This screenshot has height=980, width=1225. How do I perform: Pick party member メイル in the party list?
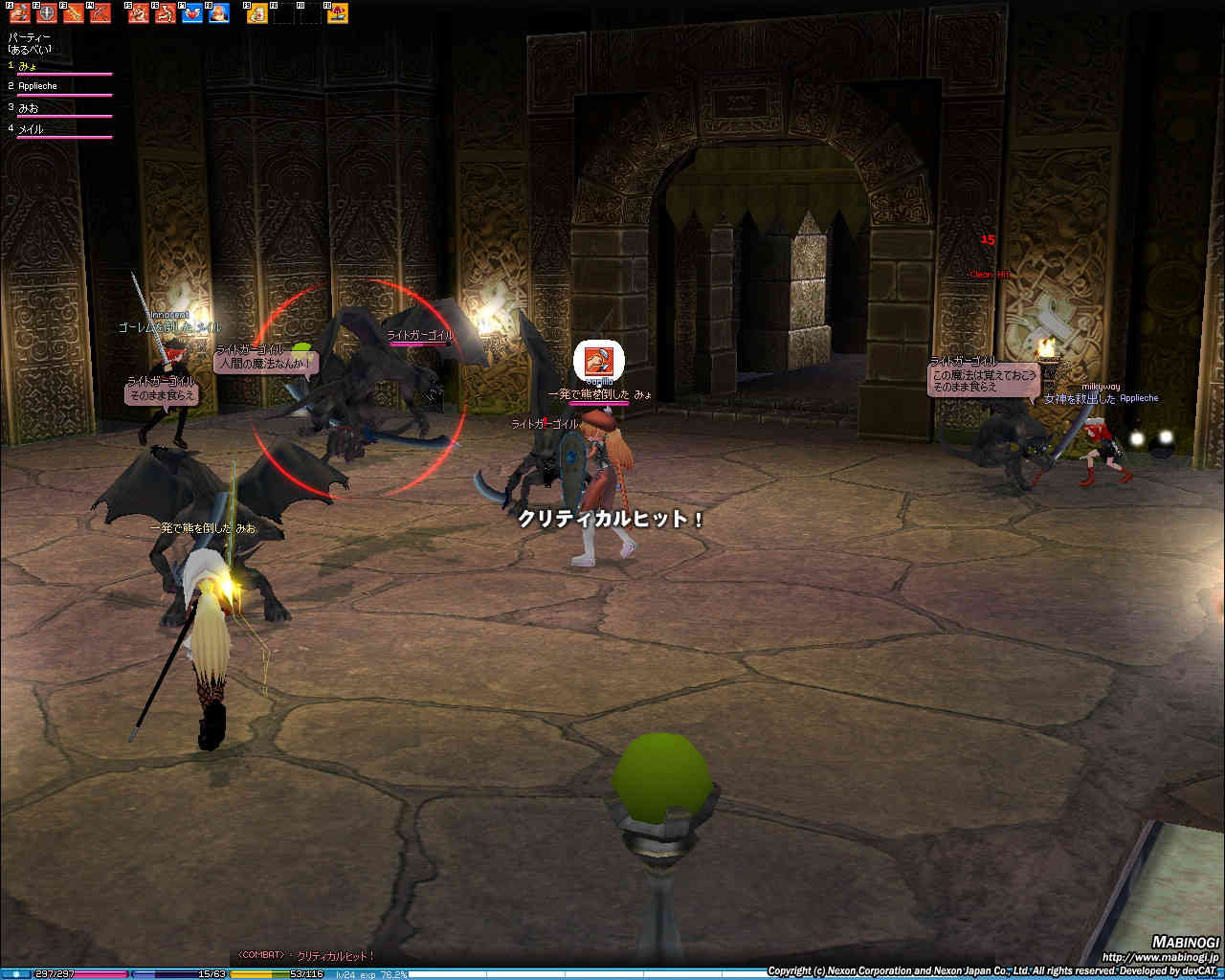[32, 129]
